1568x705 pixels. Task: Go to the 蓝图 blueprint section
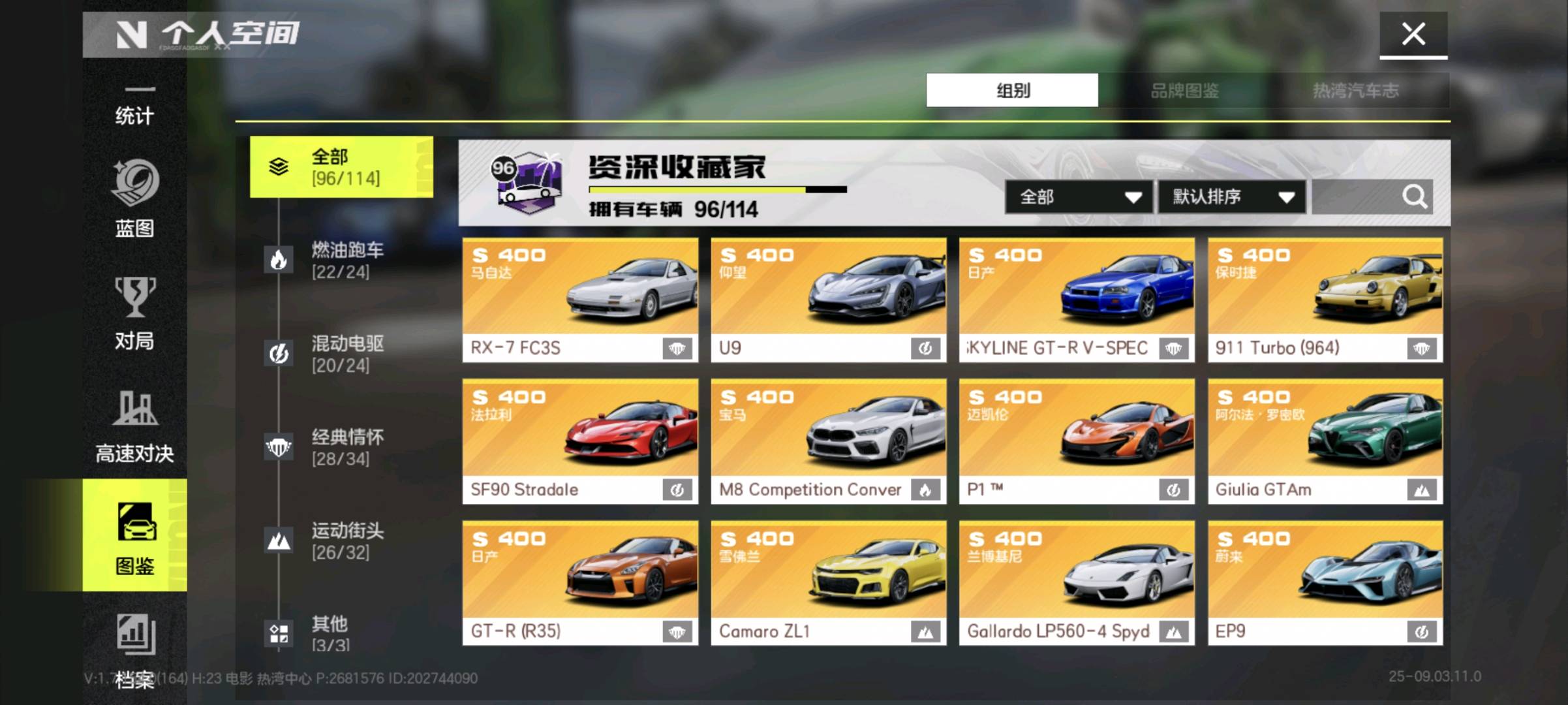tap(134, 199)
